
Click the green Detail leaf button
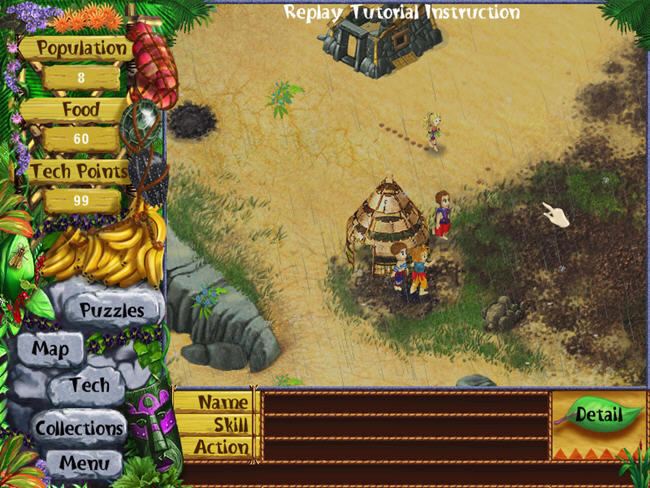pyautogui.click(x=598, y=414)
